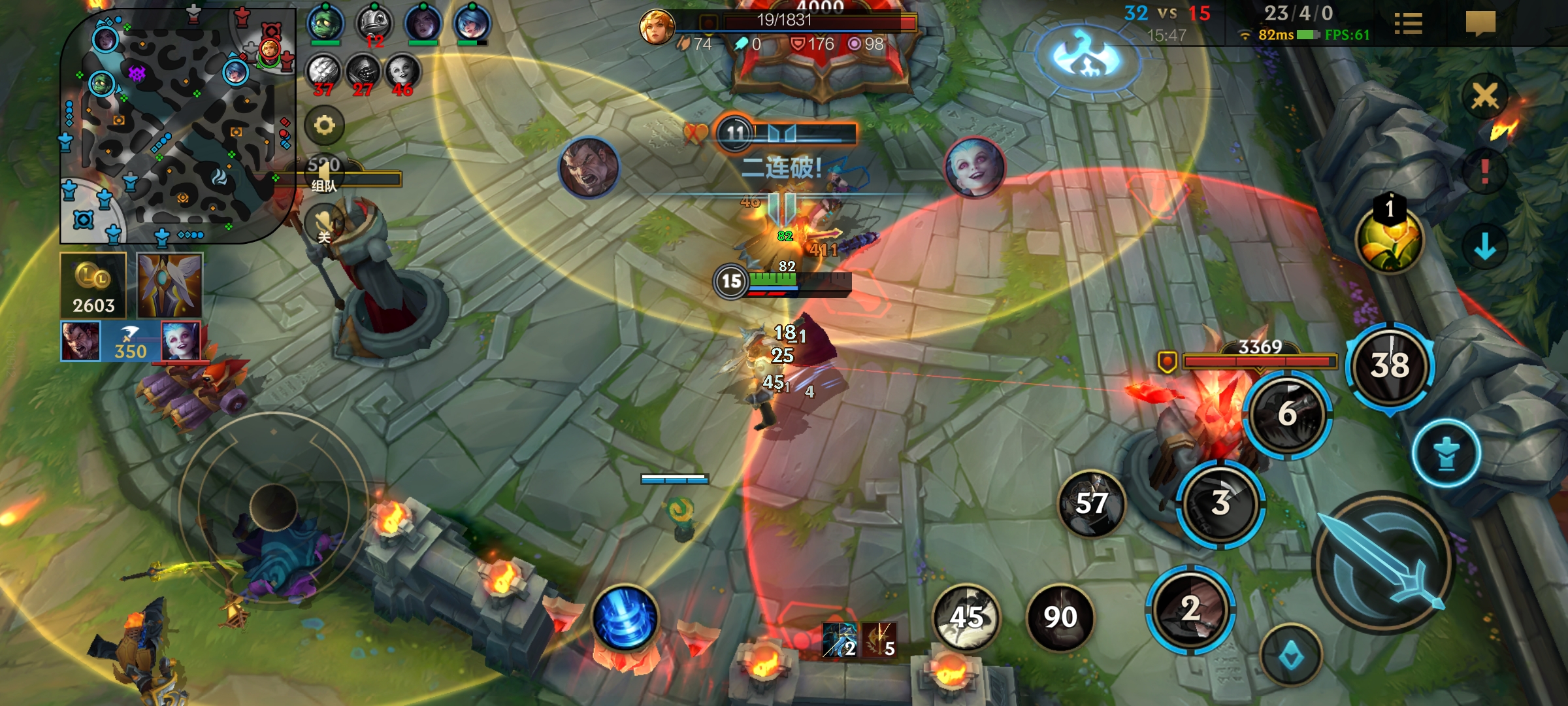Activate the ability on 38 cooldown
The height and width of the screenshot is (706, 1568).
1390,365
